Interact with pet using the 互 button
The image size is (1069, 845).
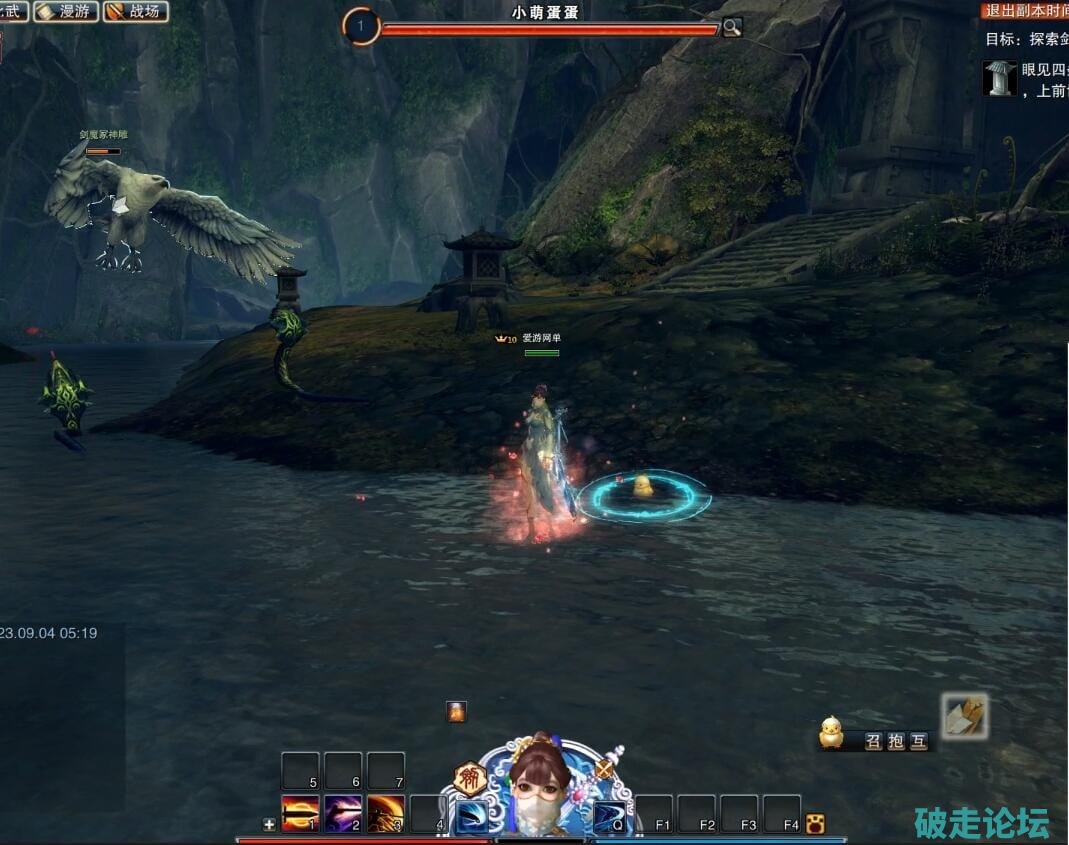tap(918, 741)
